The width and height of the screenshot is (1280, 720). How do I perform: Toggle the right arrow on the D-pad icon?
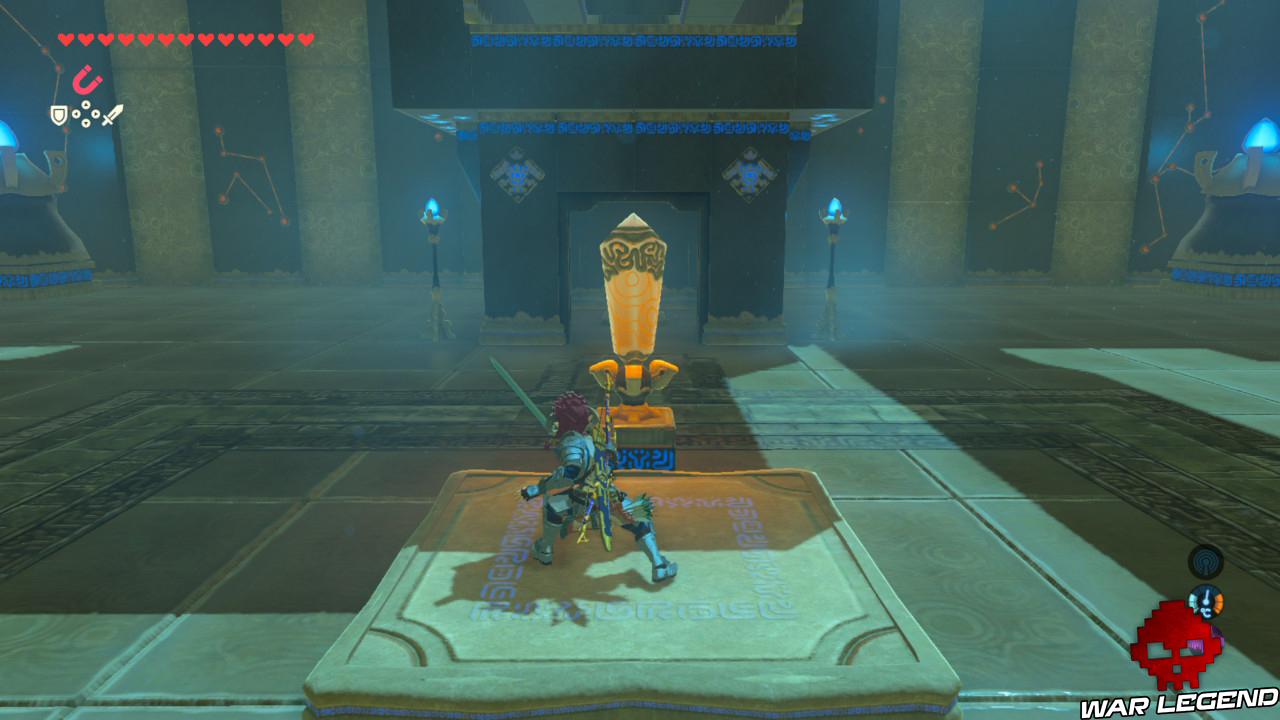96,114
